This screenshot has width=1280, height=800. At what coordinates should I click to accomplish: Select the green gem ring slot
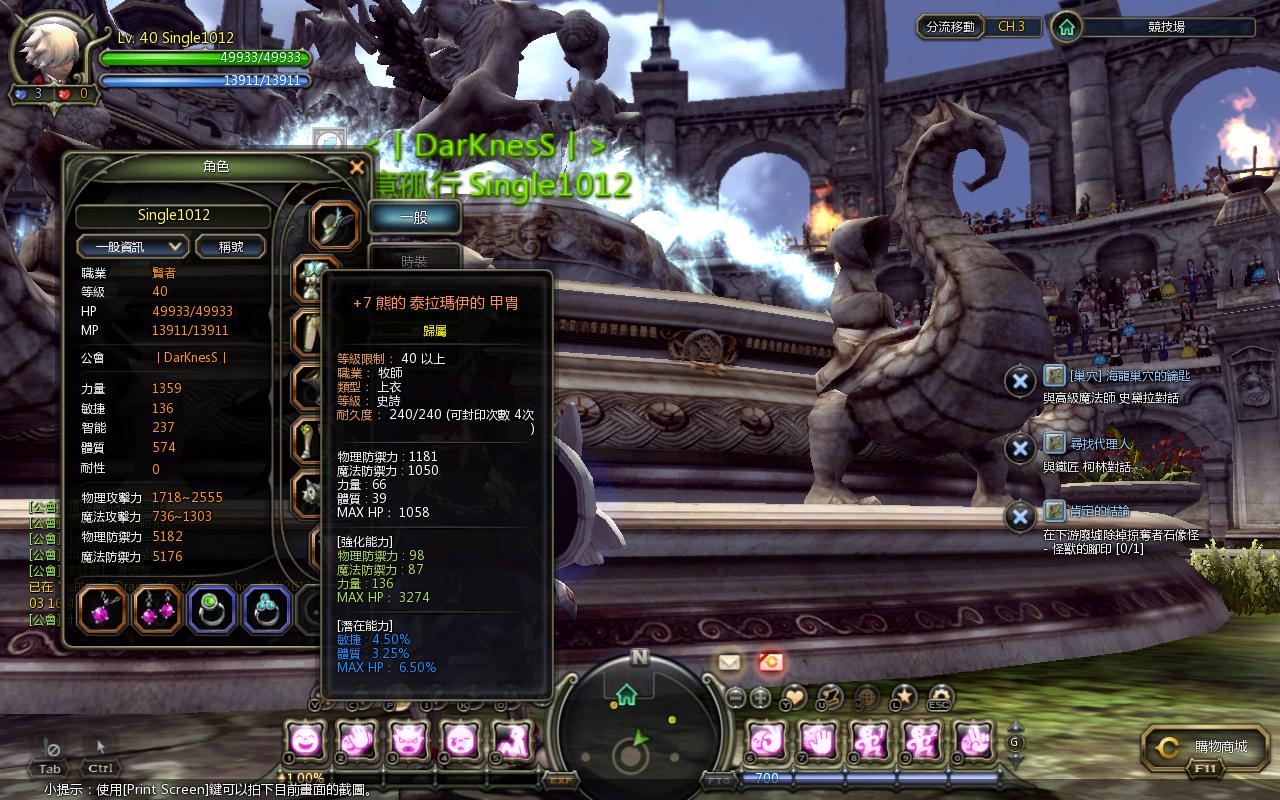point(212,609)
